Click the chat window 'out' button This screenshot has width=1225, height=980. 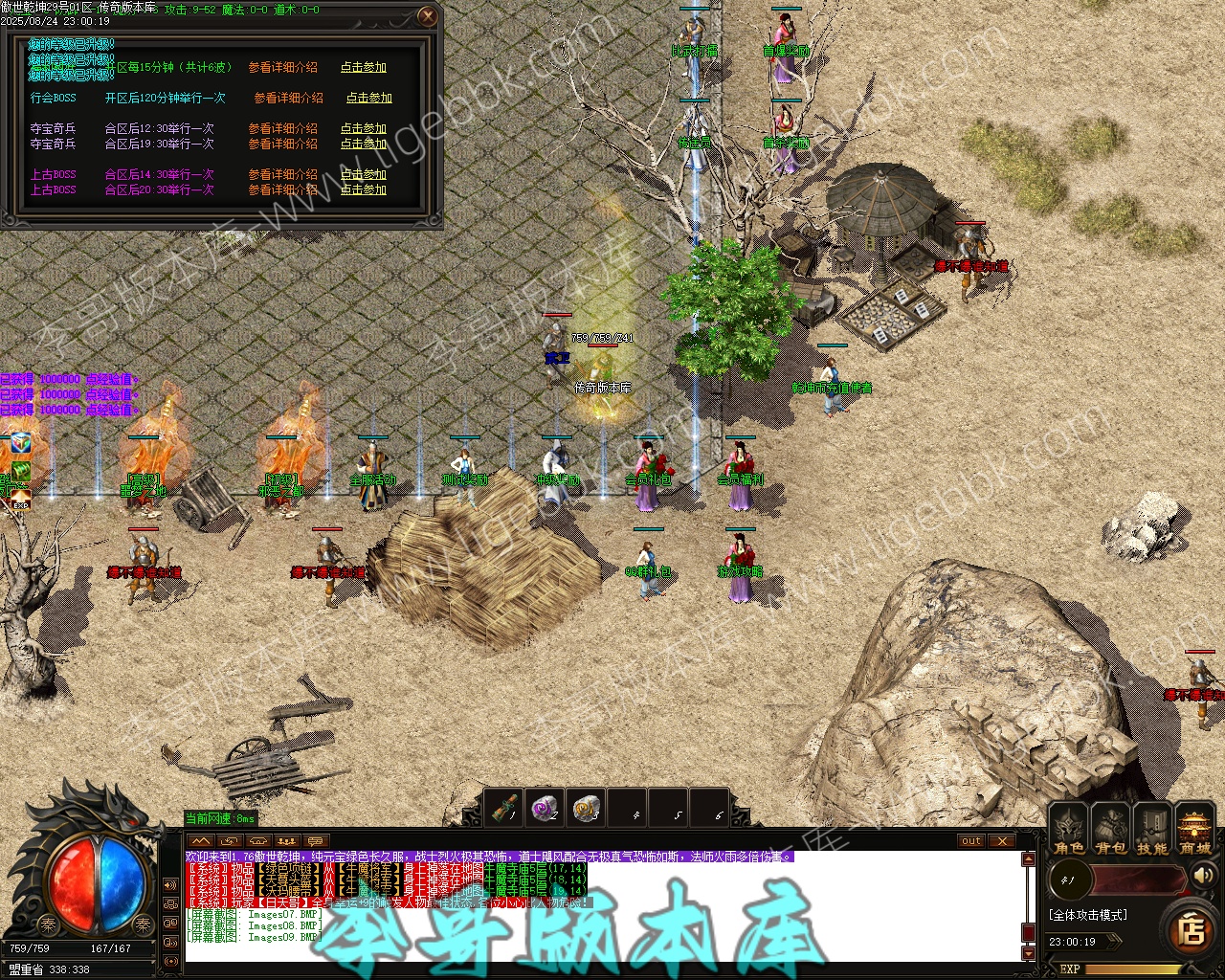[971, 841]
